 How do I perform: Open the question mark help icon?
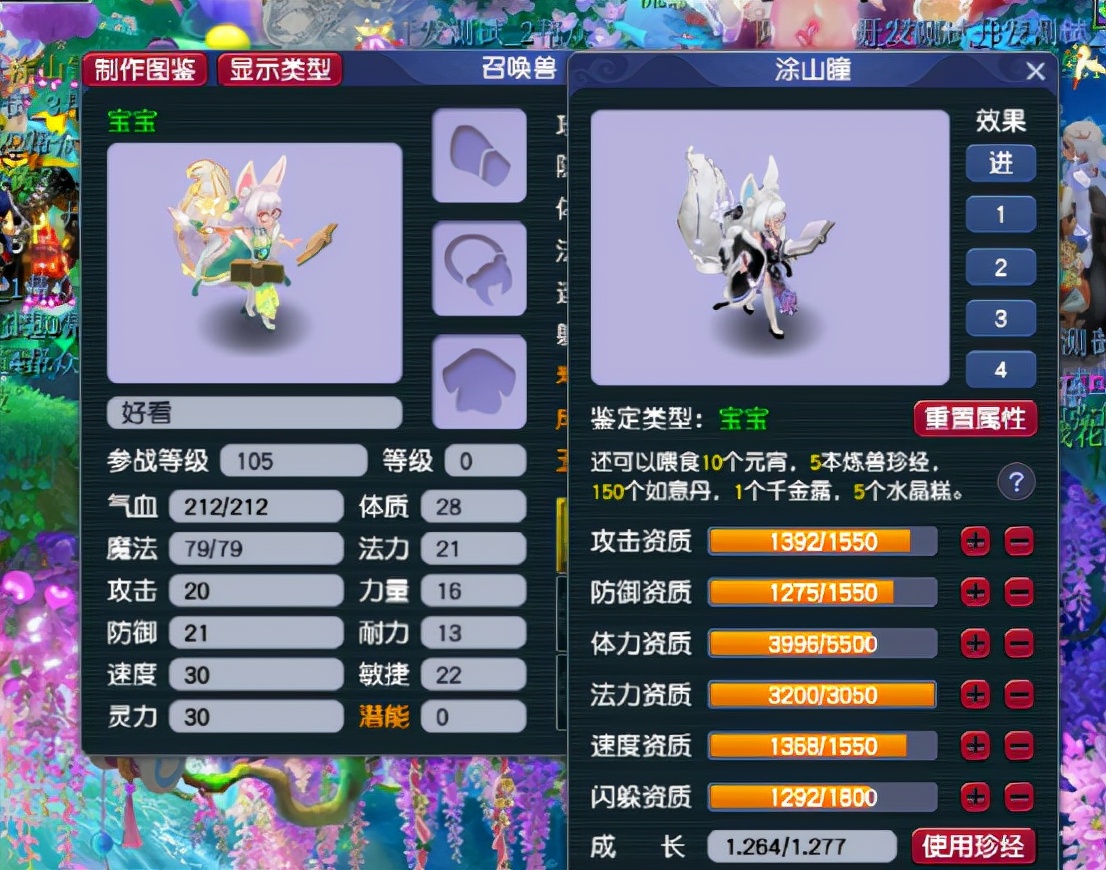click(x=1016, y=484)
